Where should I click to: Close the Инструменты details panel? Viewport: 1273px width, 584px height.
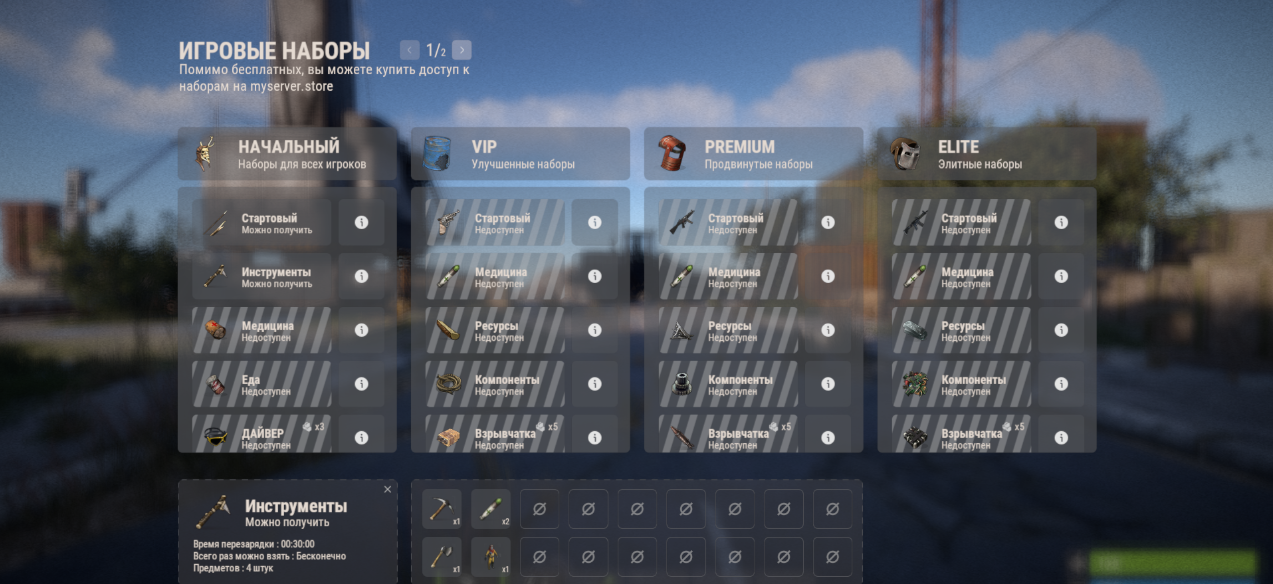[x=388, y=489]
